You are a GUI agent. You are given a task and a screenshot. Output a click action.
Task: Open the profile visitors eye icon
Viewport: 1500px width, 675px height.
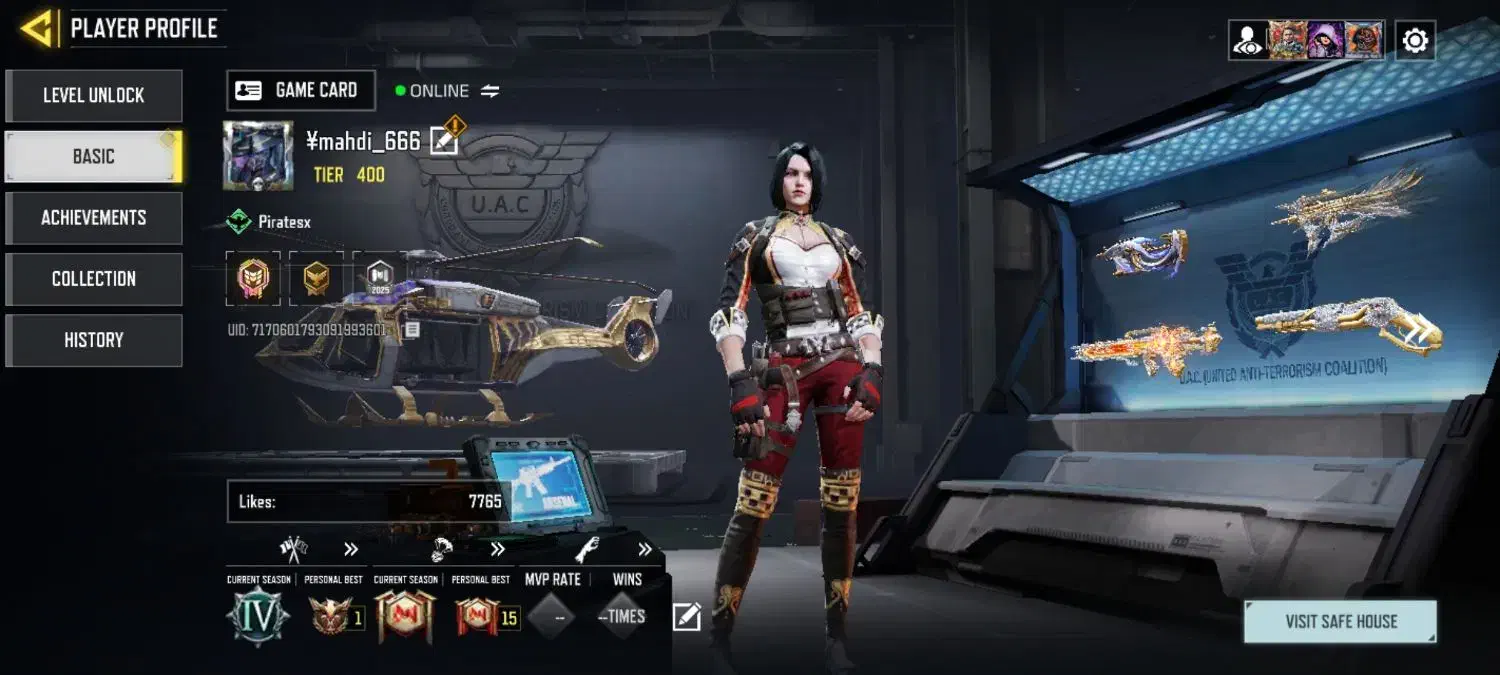click(1247, 41)
